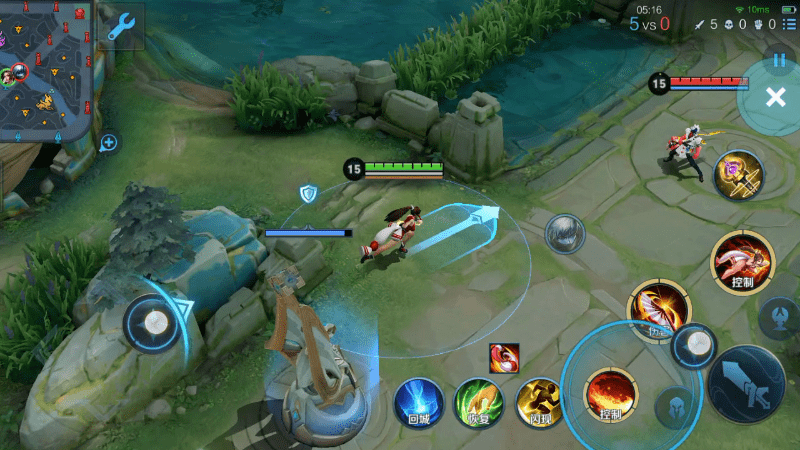800x450 pixels.
Task: Cast the 闪现 flash summoner spell
Action: (538, 402)
